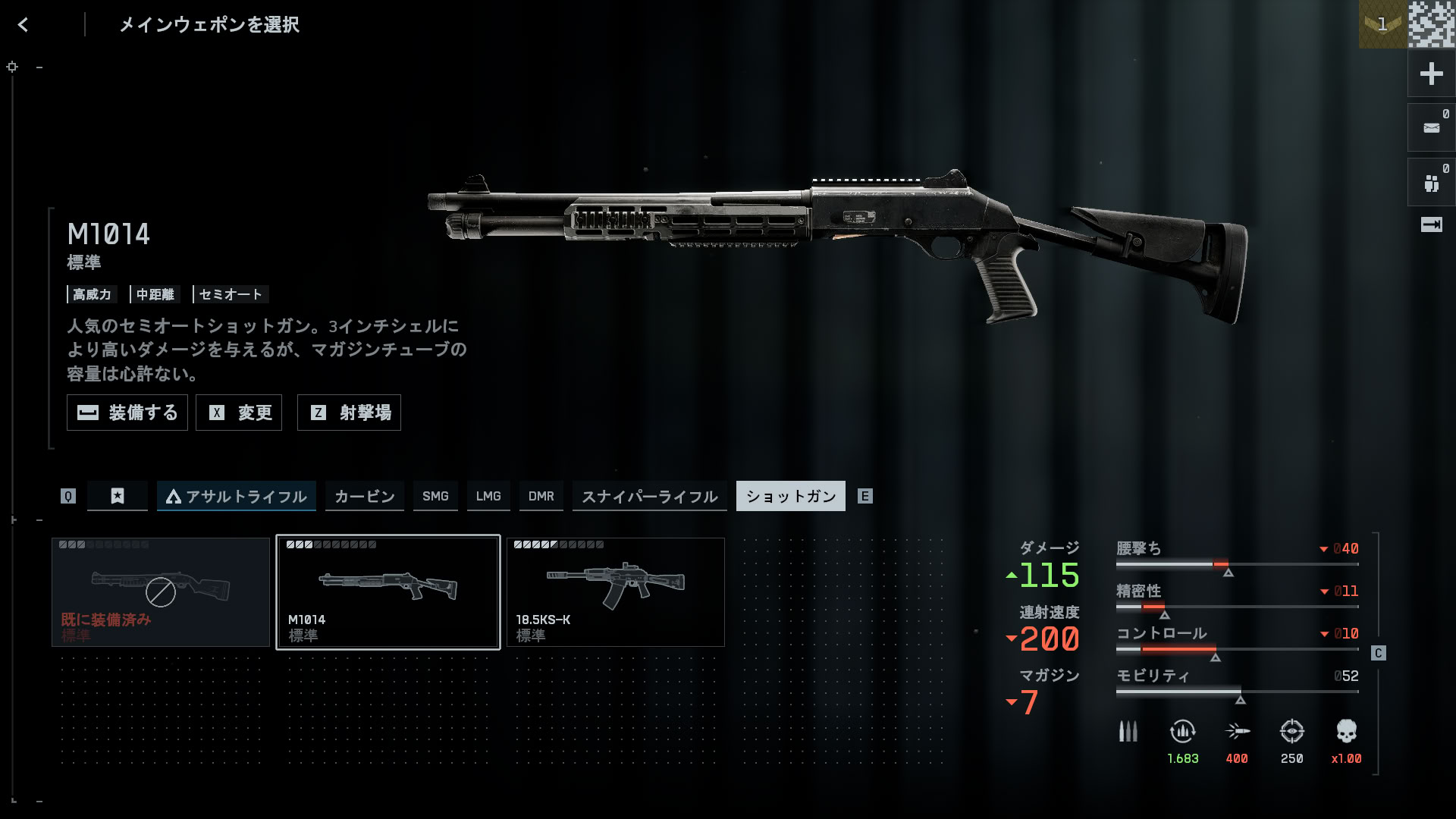
Task: Click the arrow panel icon on right
Action: click(x=1431, y=224)
